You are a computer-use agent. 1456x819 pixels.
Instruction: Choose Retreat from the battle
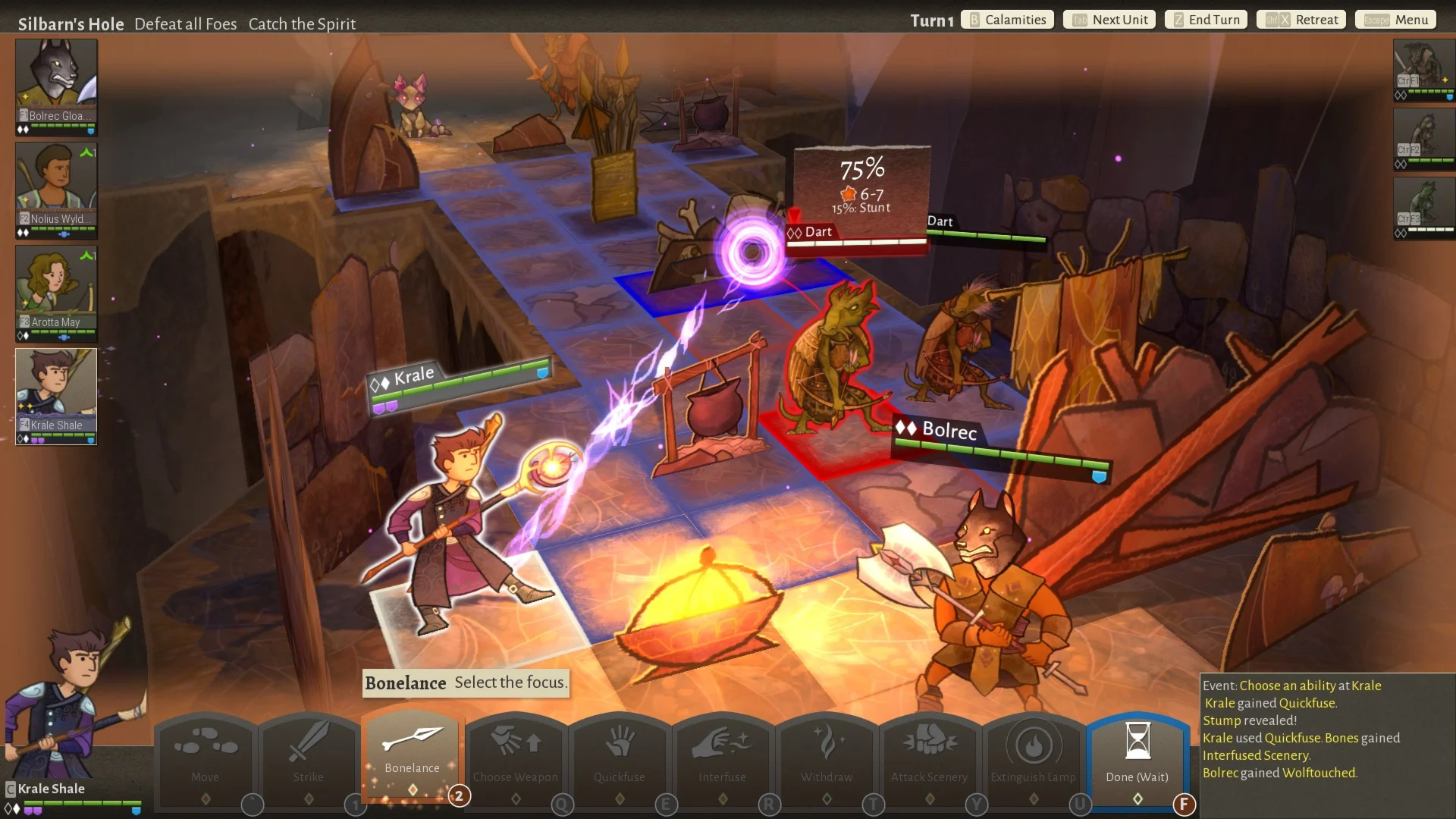tap(1301, 20)
